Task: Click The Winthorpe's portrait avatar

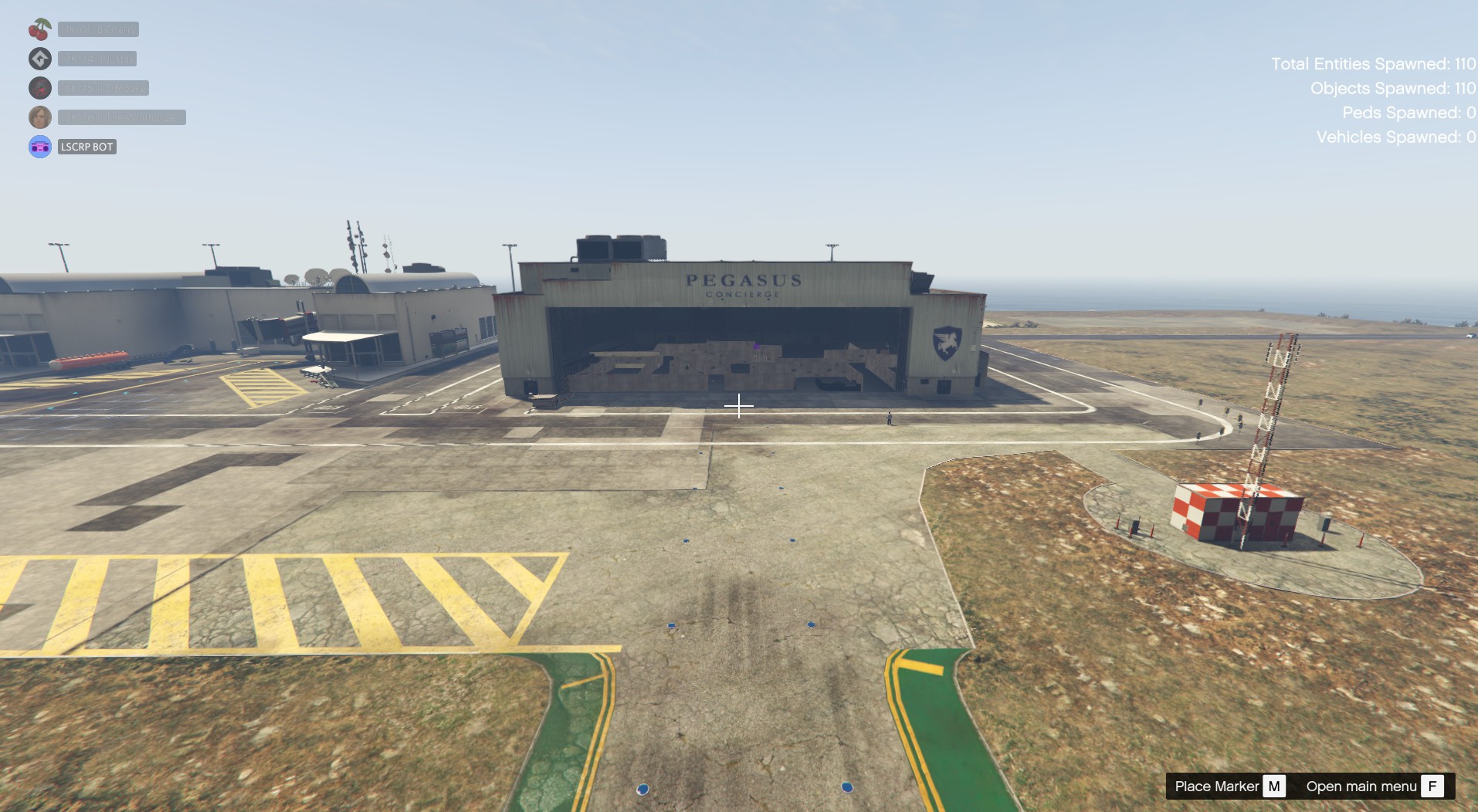Action: [39, 117]
